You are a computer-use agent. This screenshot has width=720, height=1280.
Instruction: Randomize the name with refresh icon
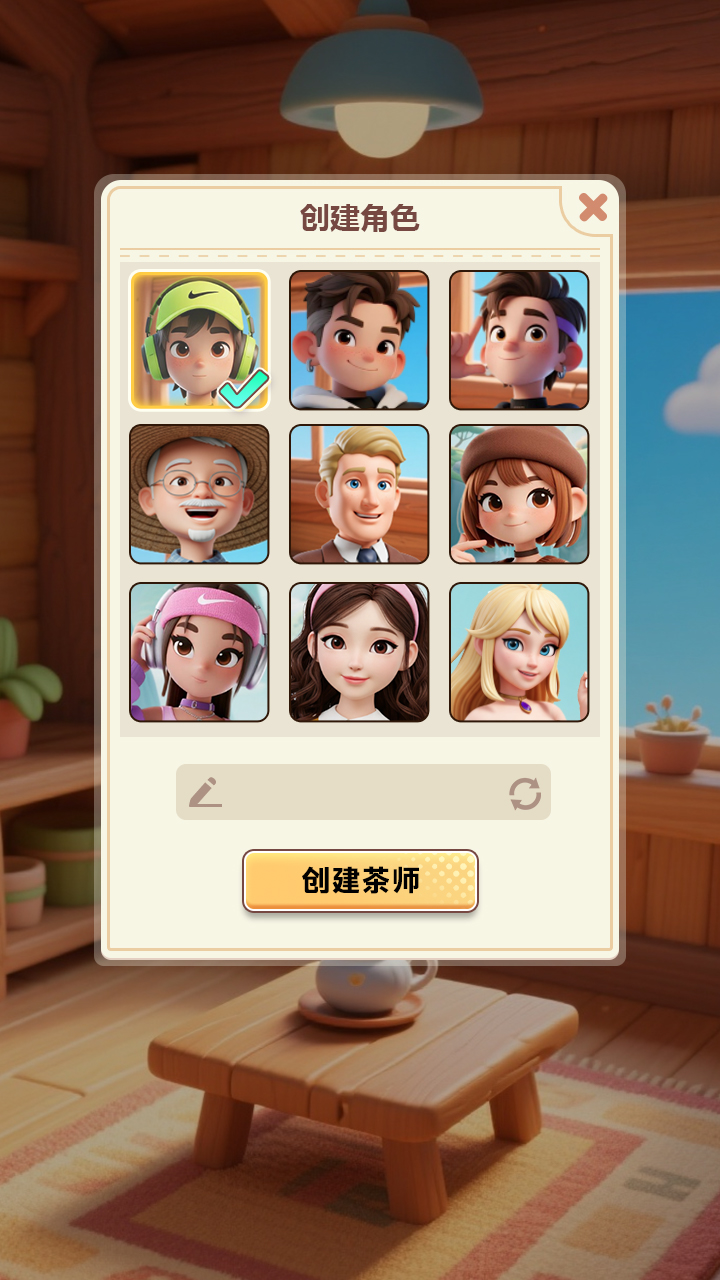[525, 794]
